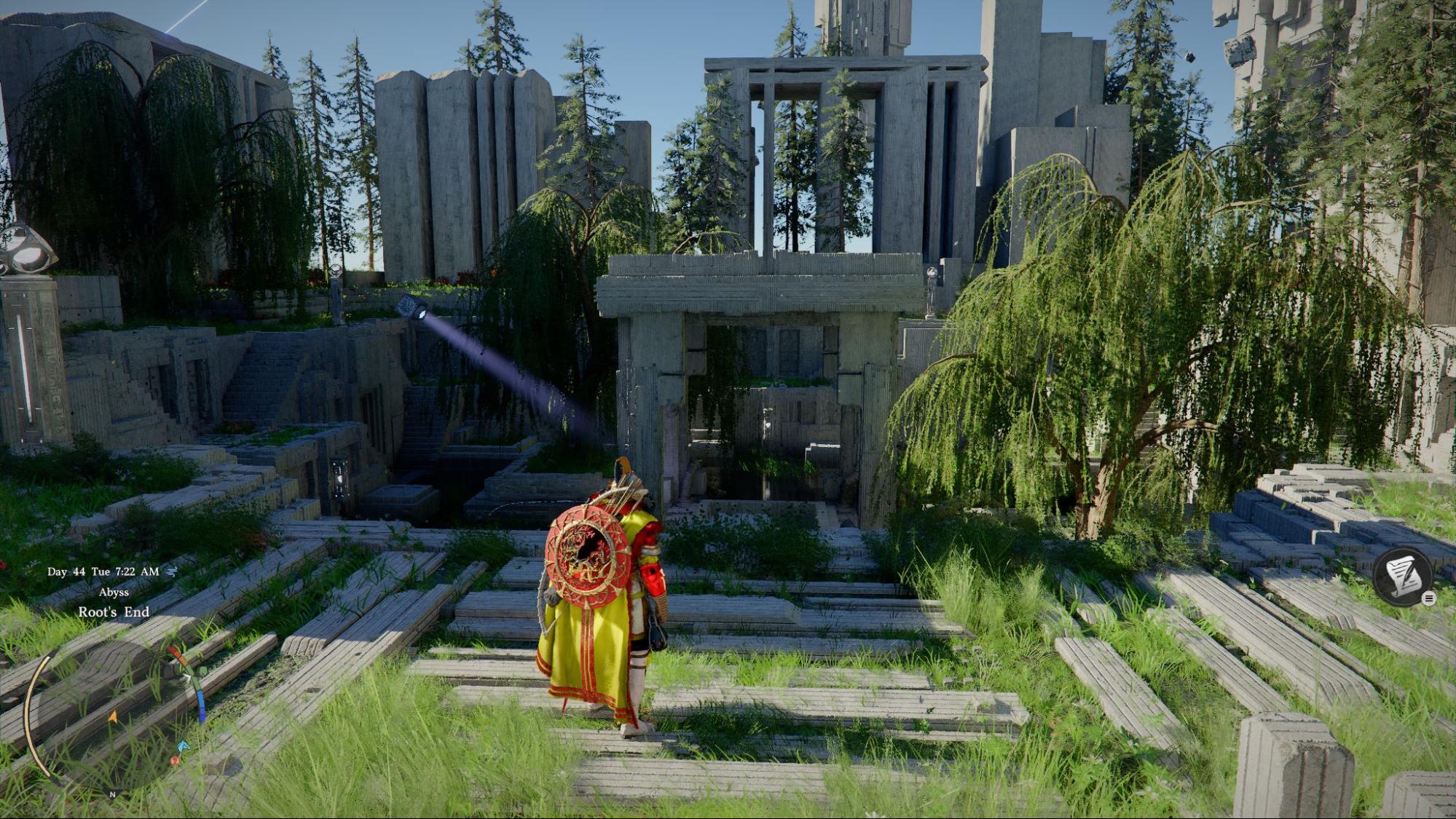The image size is (1456, 819).
Task: Select the North indicator on the compass
Action: [x=111, y=794]
